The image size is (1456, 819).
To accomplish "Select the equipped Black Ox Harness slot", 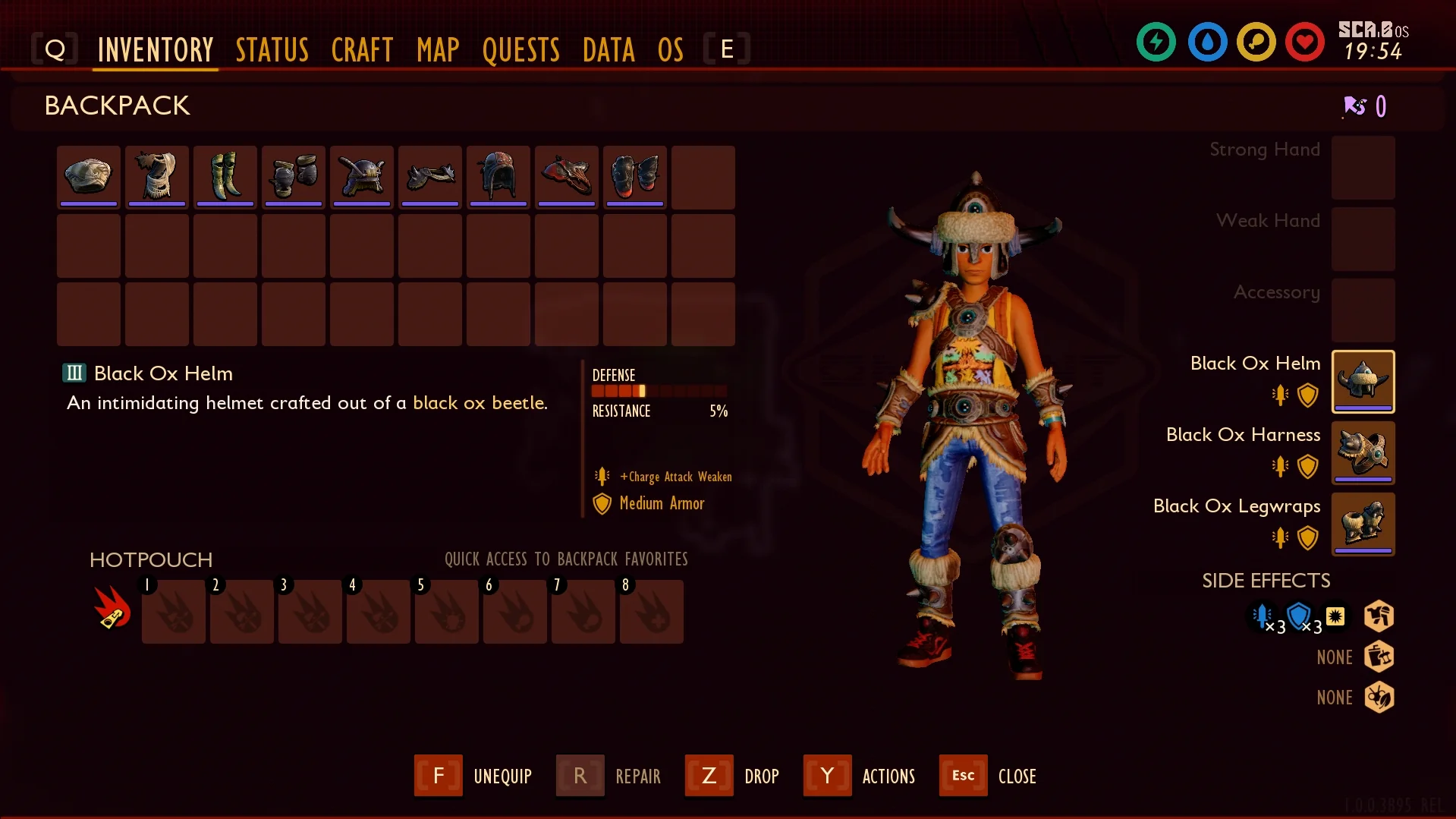I will tap(1363, 452).
